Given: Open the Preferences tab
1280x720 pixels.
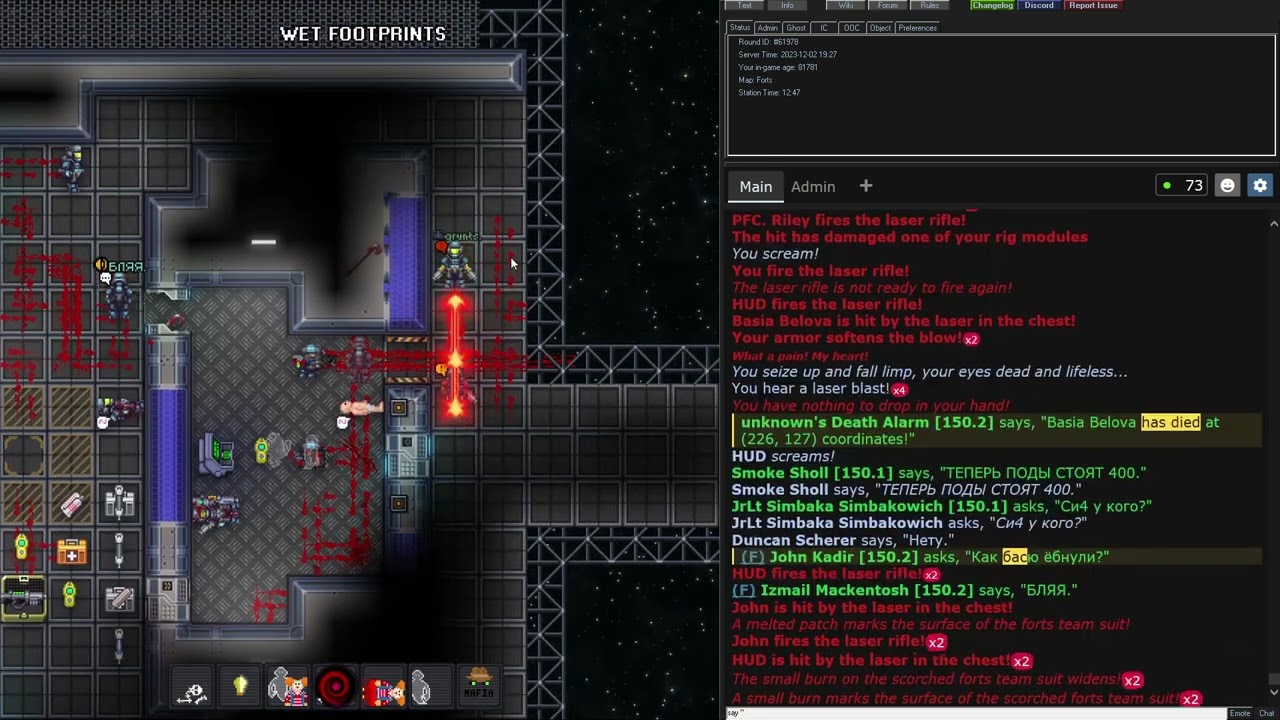Looking at the screenshot, I should coord(917,28).
